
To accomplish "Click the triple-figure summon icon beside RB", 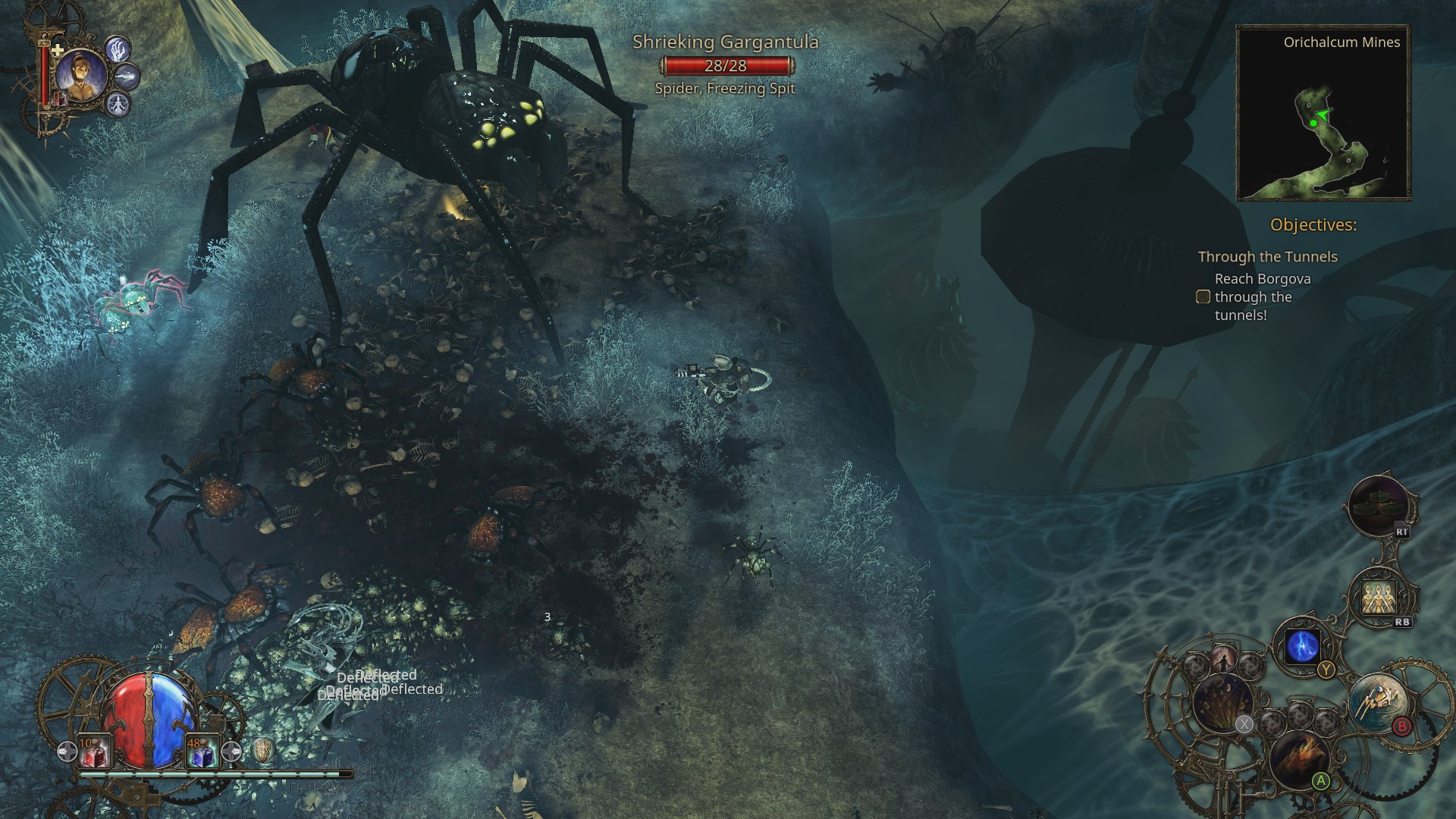I will 1378,598.
